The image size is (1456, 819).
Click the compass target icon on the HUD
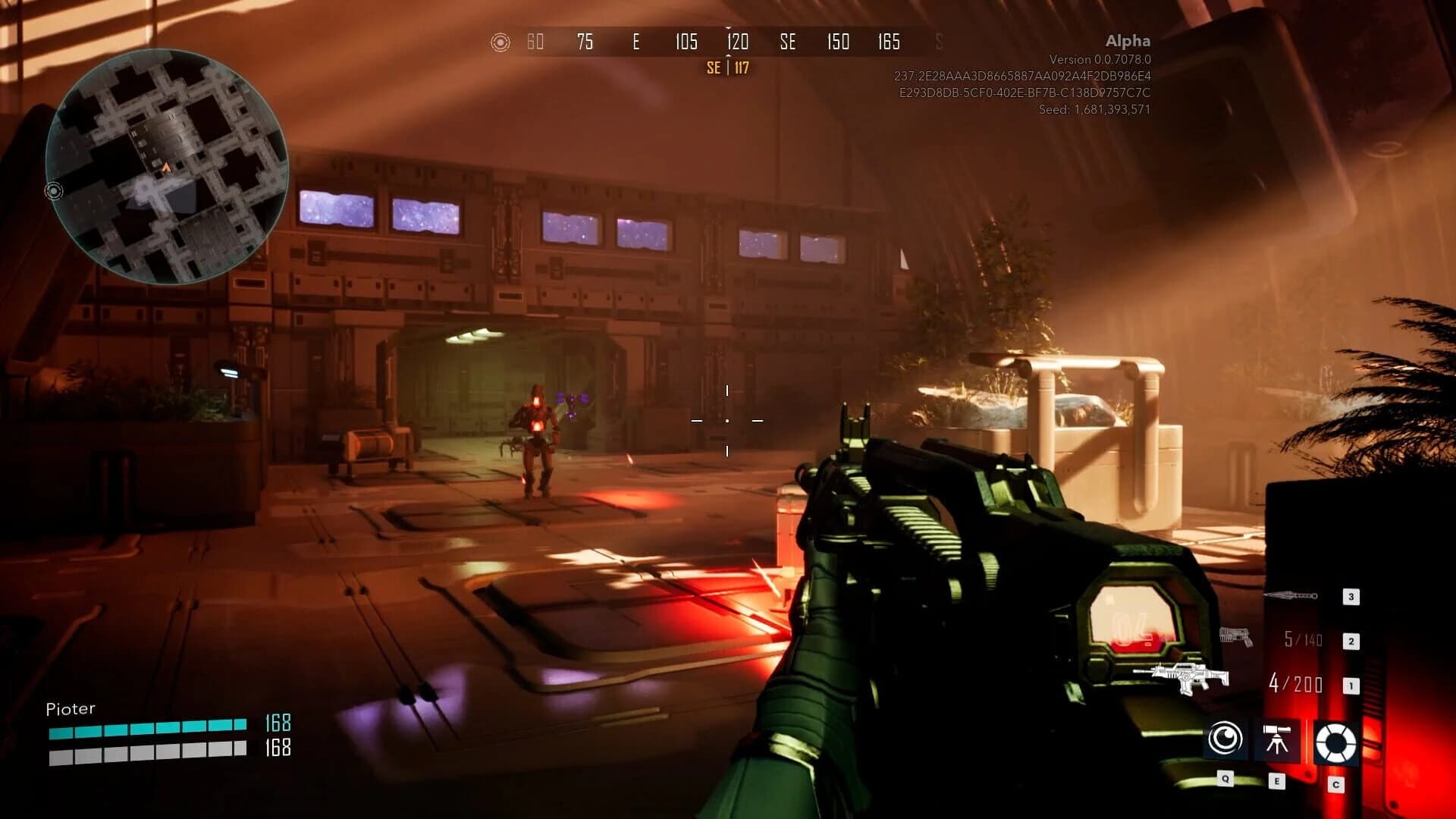pyautogui.click(x=499, y=42)
